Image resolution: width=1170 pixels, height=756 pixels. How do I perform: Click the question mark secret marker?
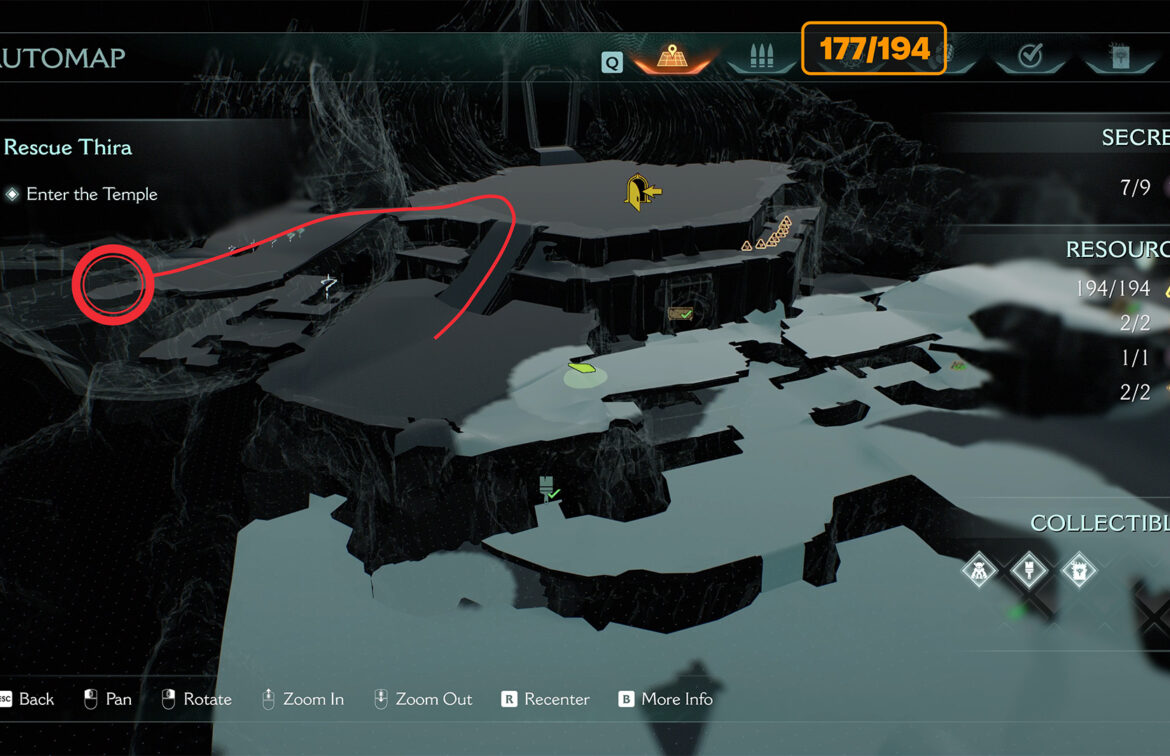(x=329, y=287)
